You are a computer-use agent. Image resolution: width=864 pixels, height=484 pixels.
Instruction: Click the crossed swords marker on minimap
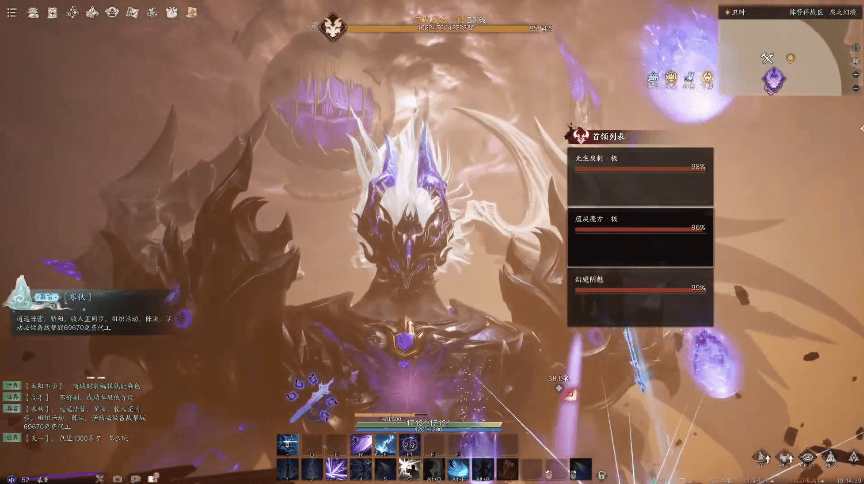coord(768,58)
